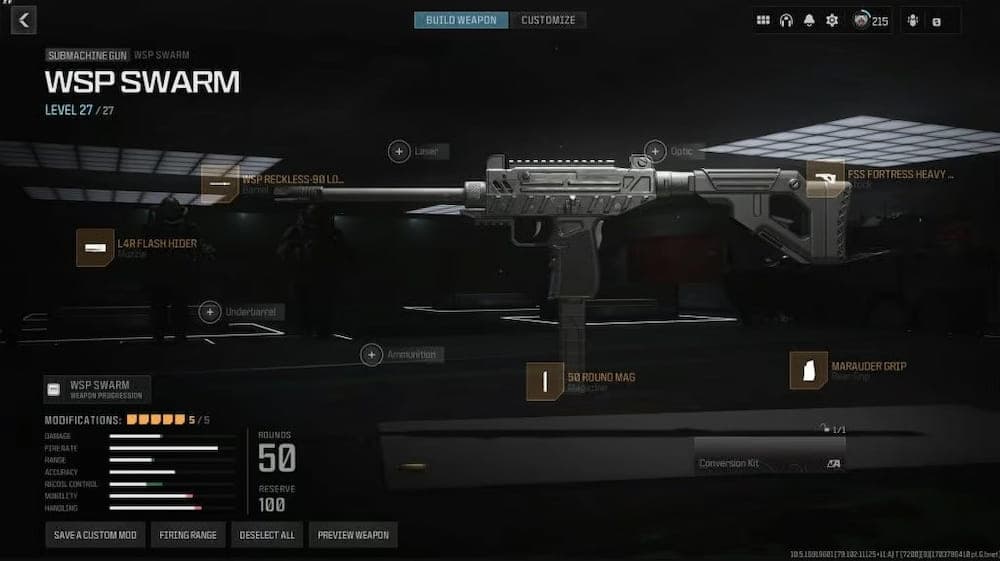Open the notifications bell
Image resolution: width=1000 pixels, height=561 pixels.
pos(809,20)
